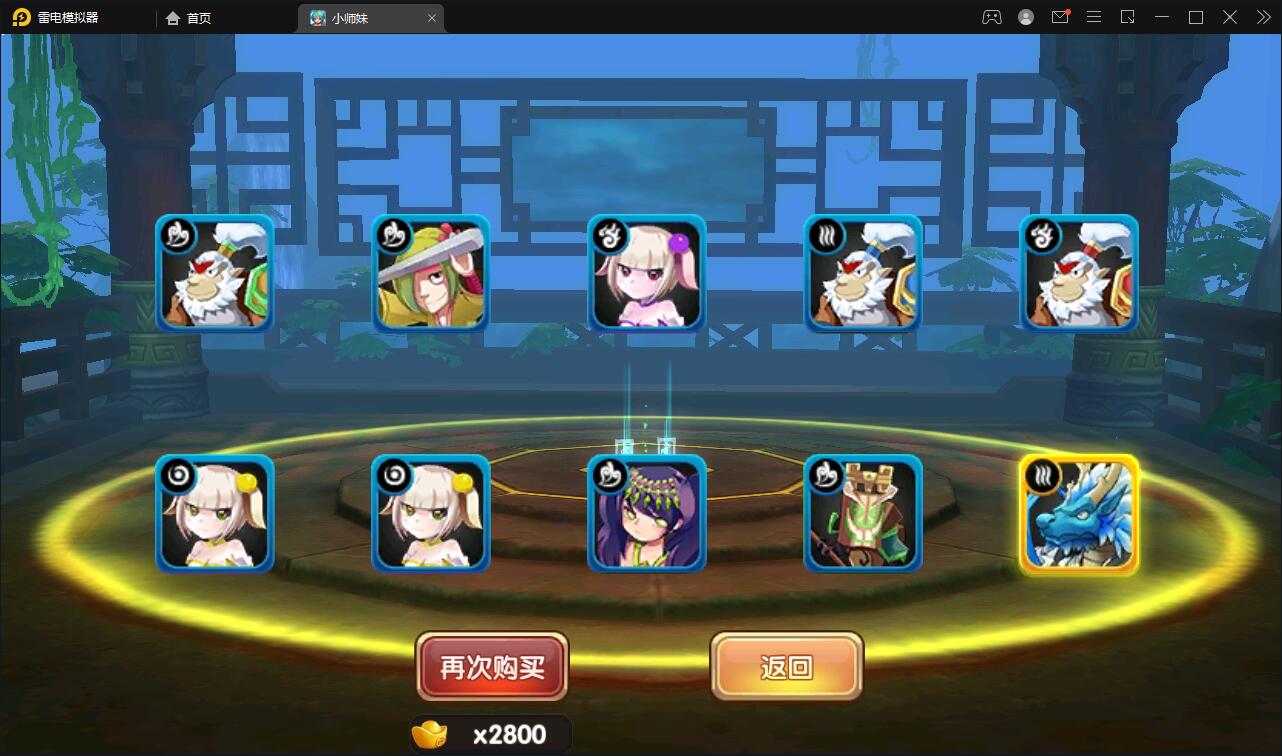Switch to the 首页 home tab
The width and height of the screenshot is (1282, 756).
[x=186, y=17]
